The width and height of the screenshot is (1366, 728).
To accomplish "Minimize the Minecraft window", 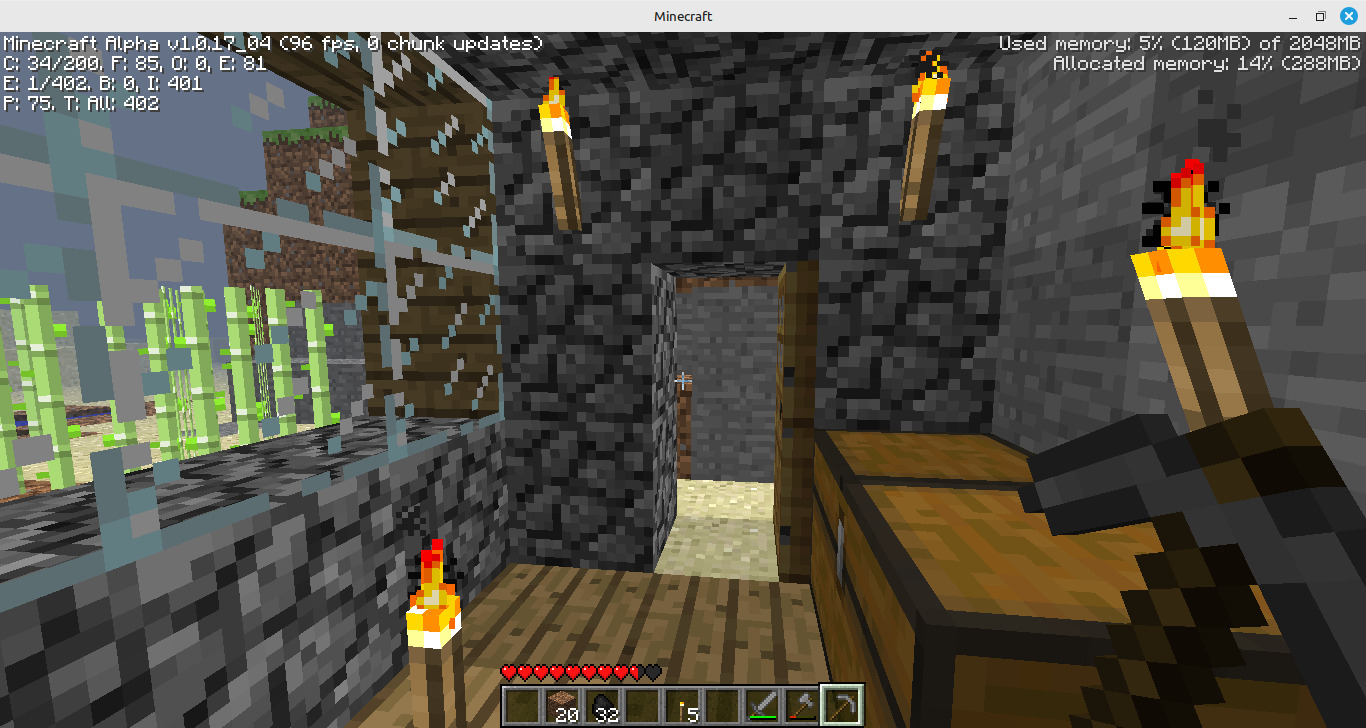I will (1294, 16).
